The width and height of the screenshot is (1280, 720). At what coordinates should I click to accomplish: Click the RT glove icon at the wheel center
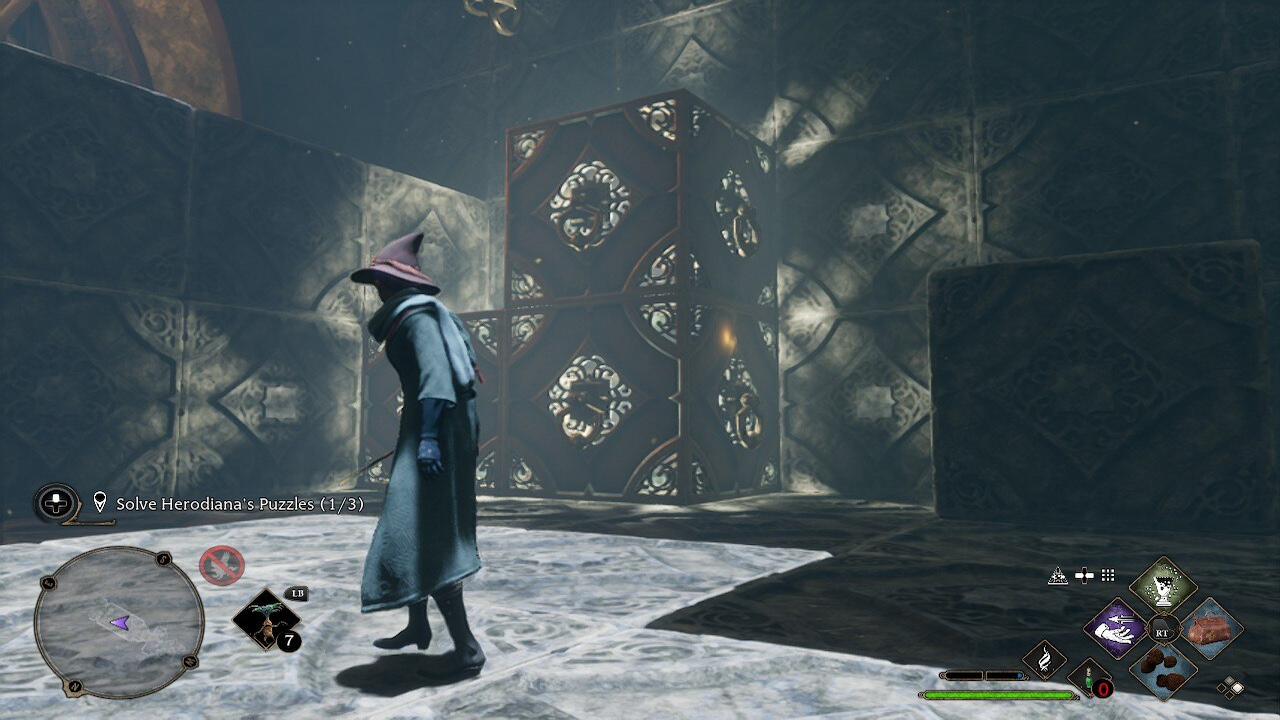click(1161, 628)
